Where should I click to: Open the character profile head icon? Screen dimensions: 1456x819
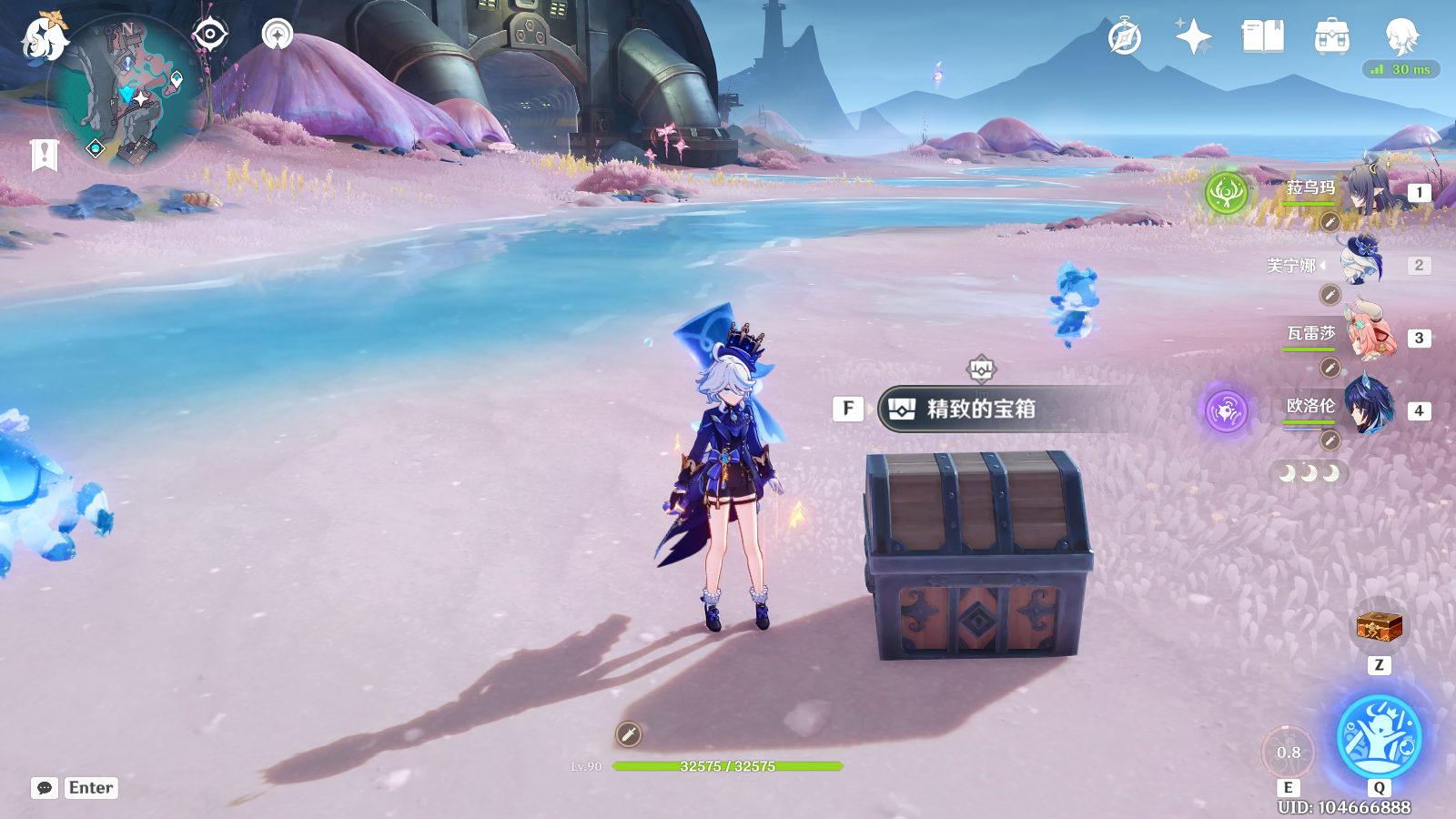point(1400,37)
